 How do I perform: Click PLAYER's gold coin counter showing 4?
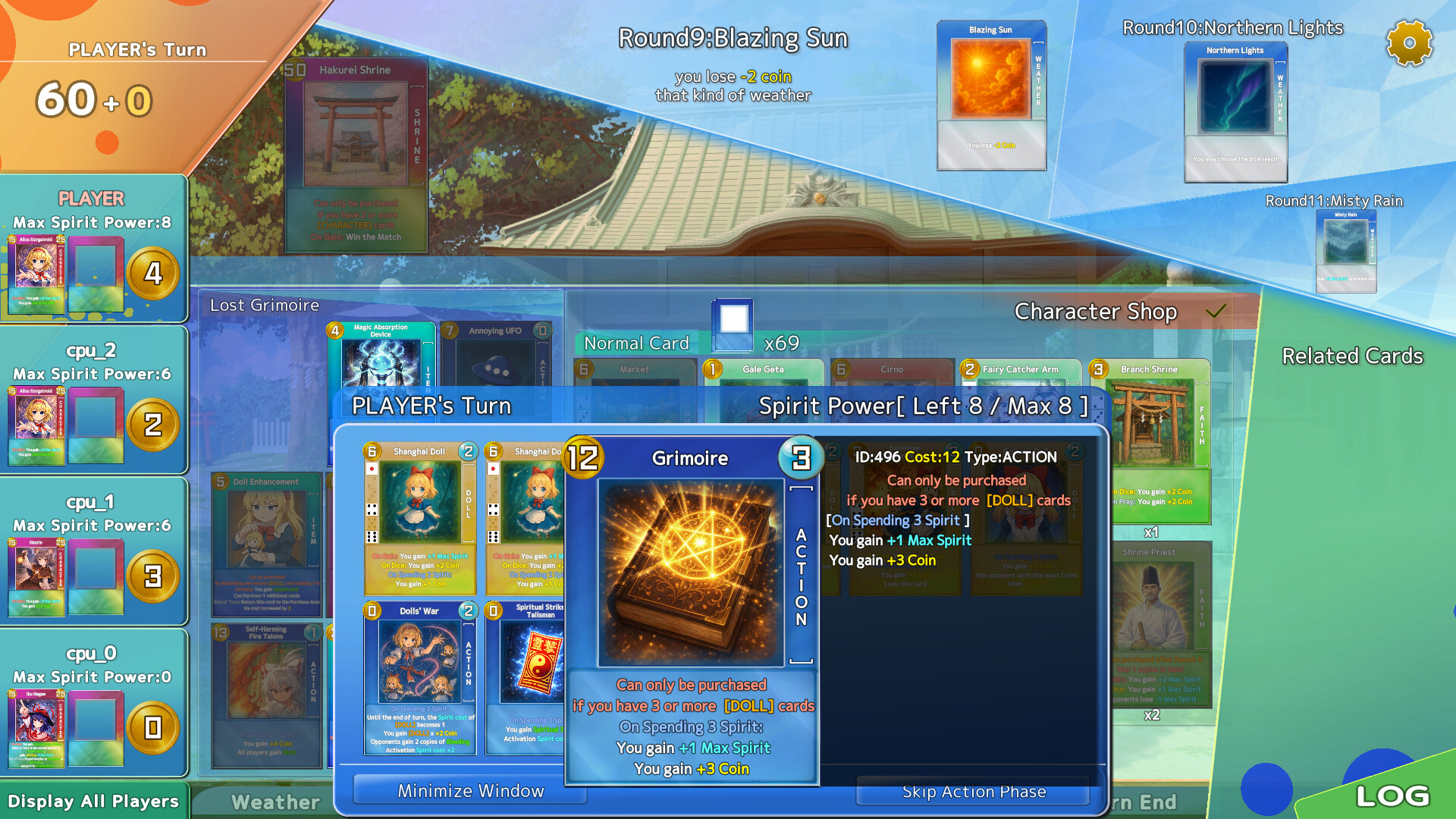click(x=154, y=275)
